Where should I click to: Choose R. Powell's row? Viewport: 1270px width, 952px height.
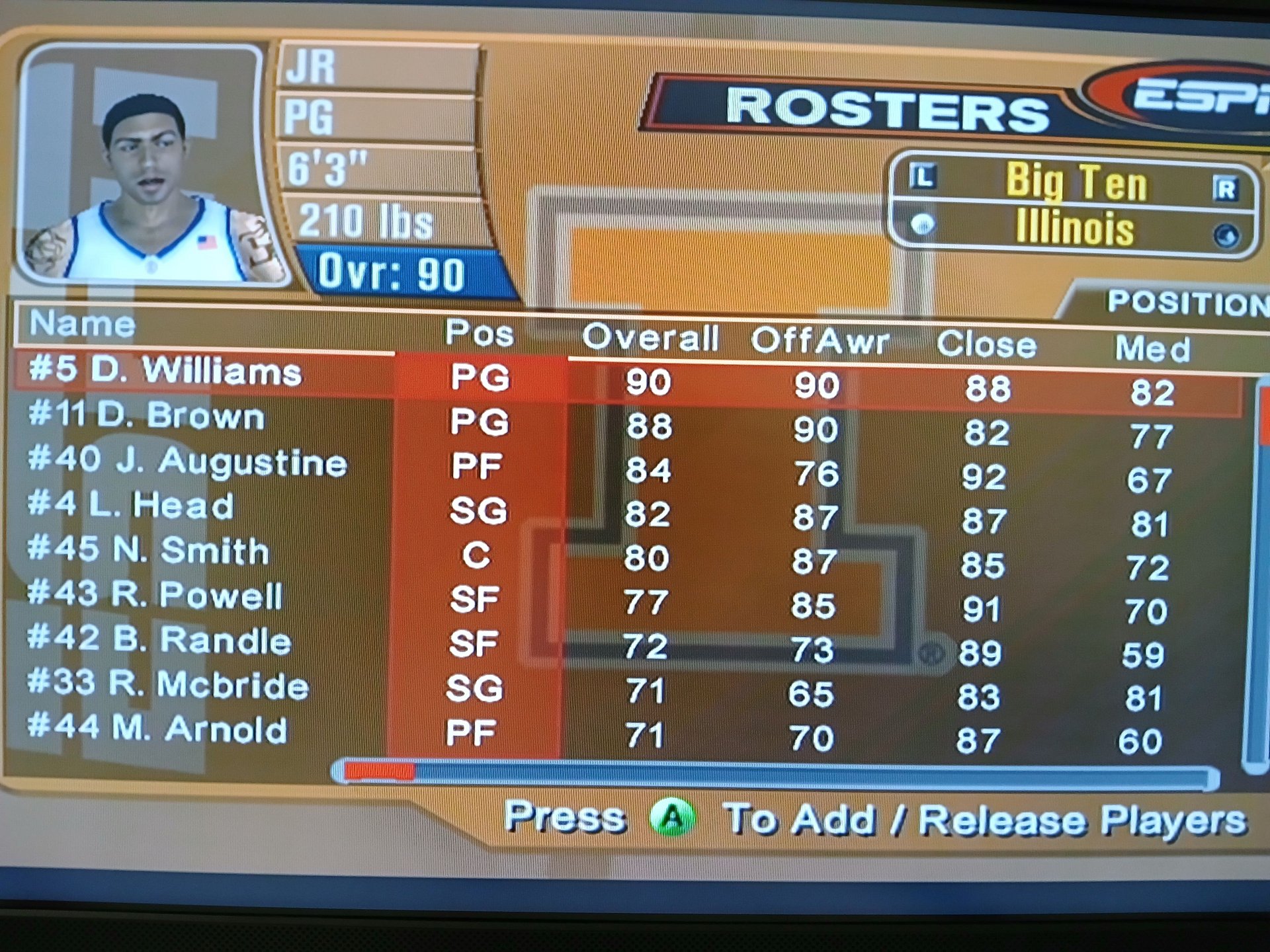point(155,595)
